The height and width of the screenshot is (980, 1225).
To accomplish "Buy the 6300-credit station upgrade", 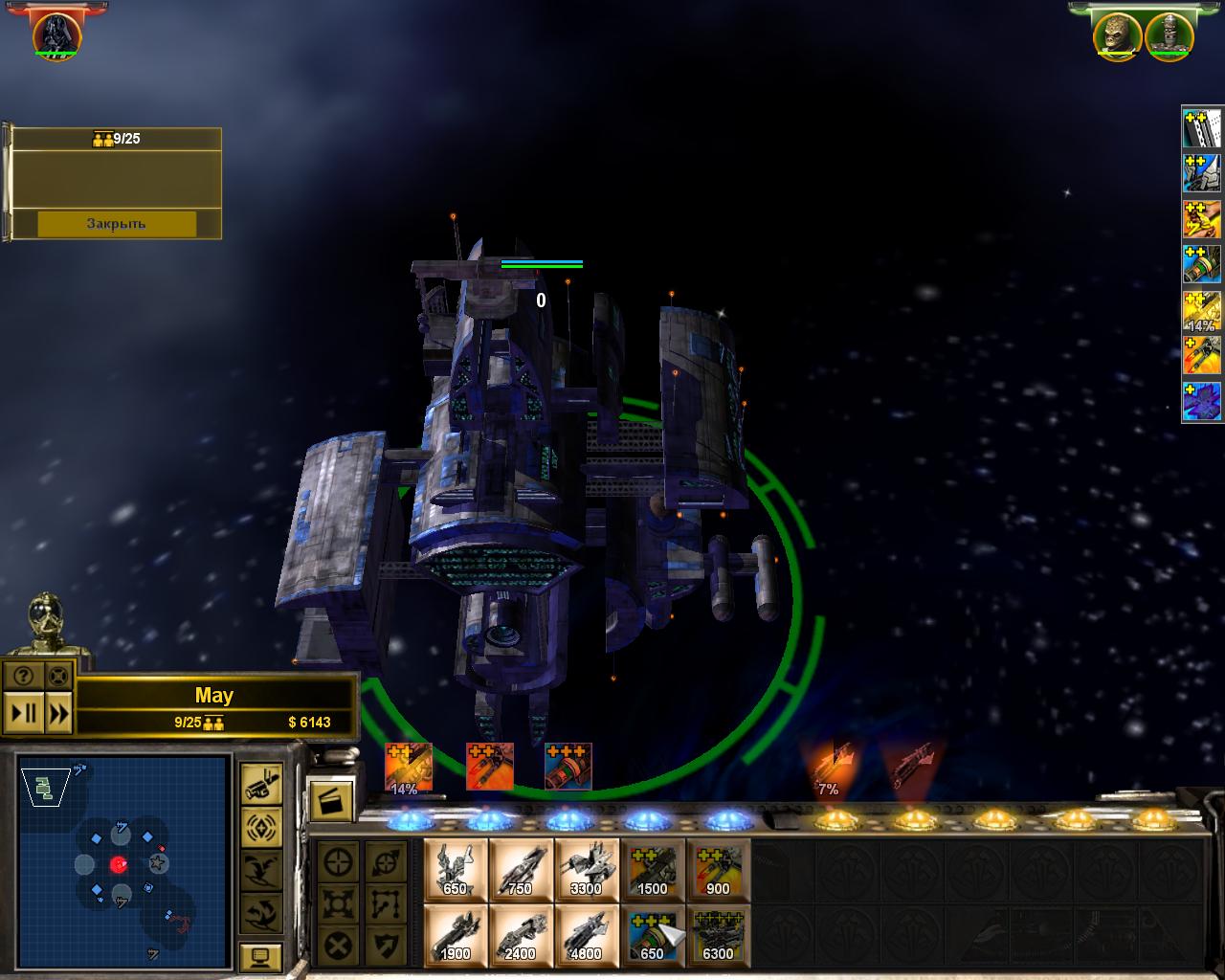I will [x=717, y=935].
